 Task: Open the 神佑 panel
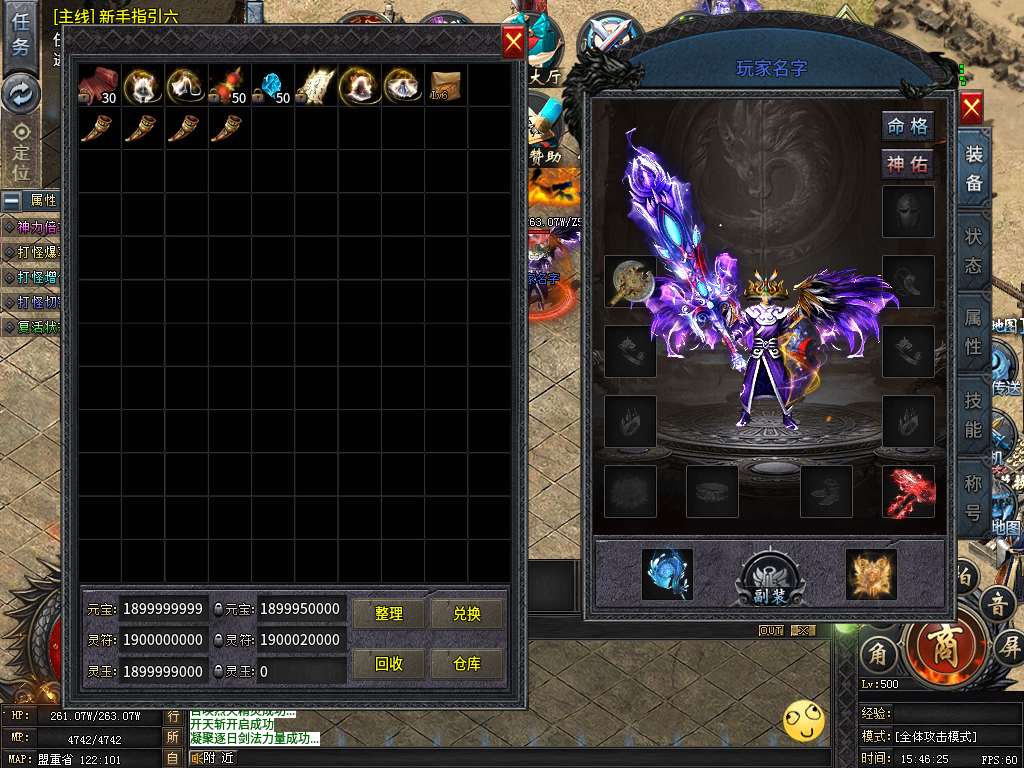click(x=908, y=164)
